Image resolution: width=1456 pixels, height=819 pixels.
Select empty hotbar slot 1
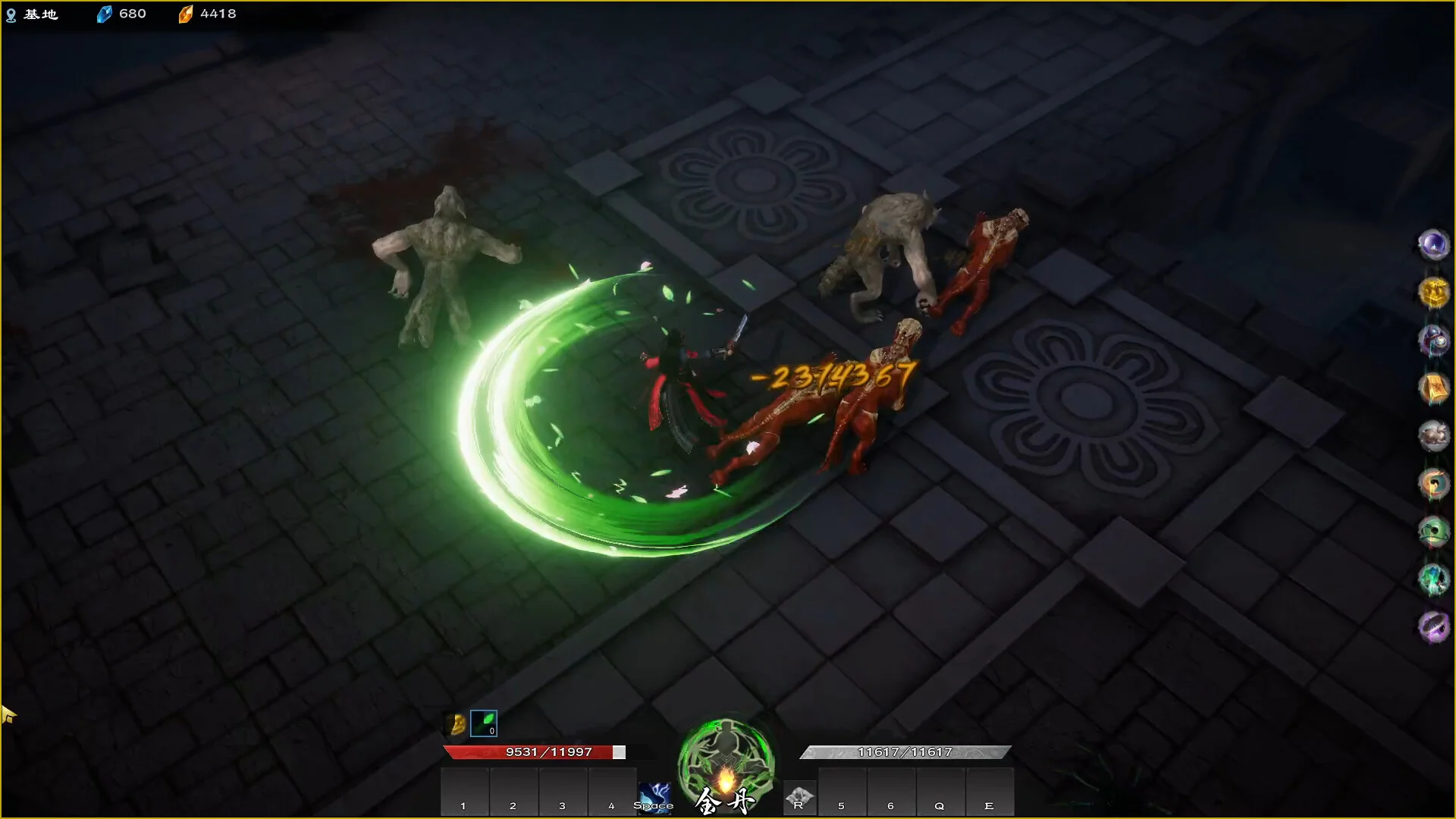(x=464, y=792)
